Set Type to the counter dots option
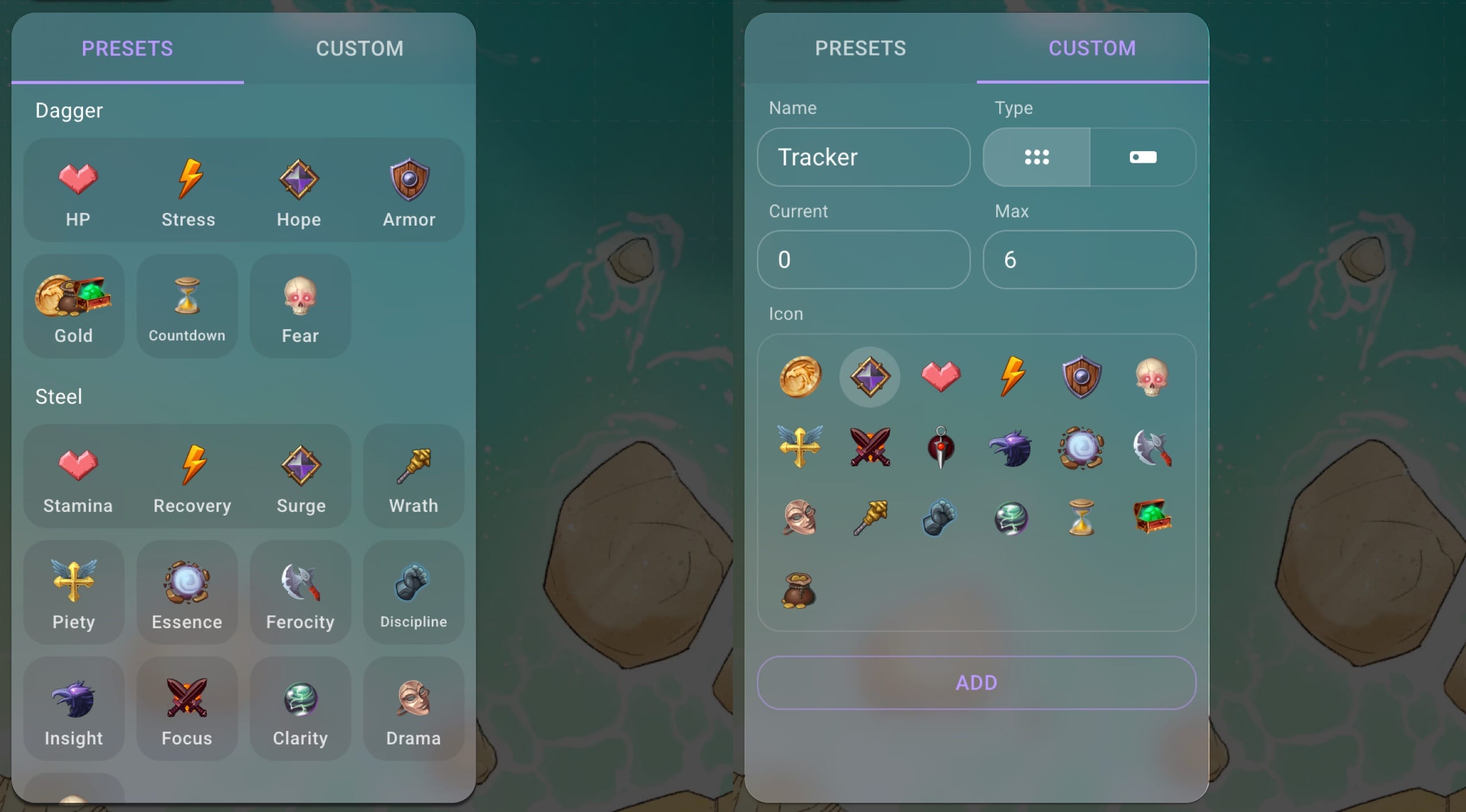The height and width of the screenshot is (812, 1466). [1037, 157]
